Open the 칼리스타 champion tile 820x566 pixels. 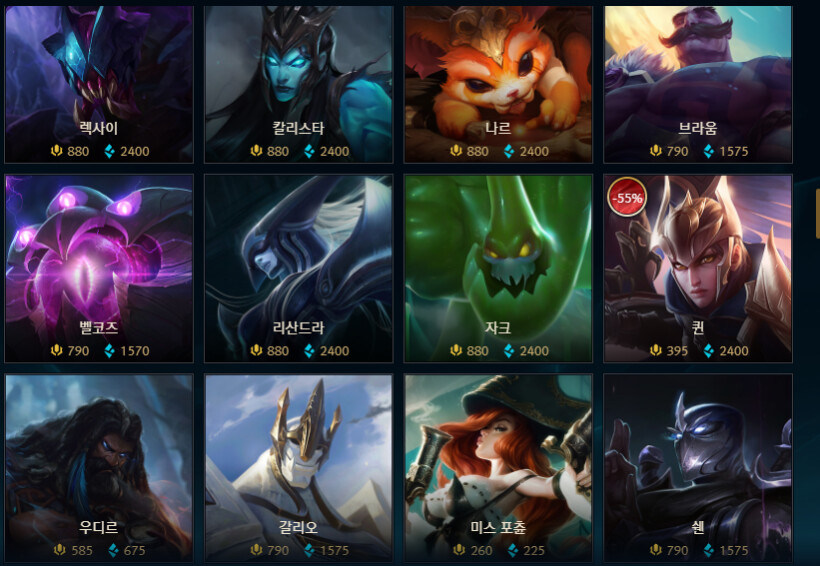(298, 85)
